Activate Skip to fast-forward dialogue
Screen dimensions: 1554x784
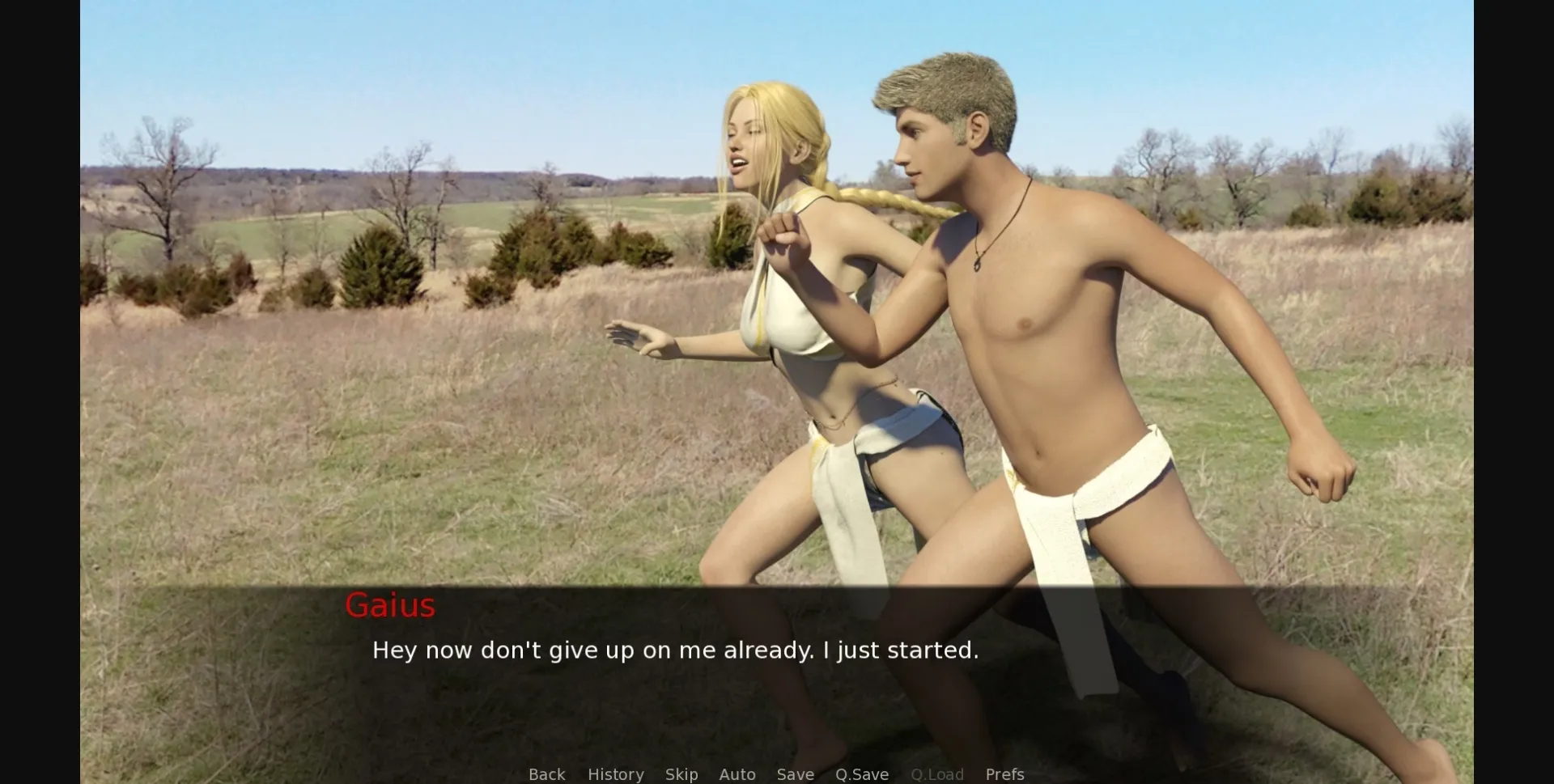click(x=681, y=774)
